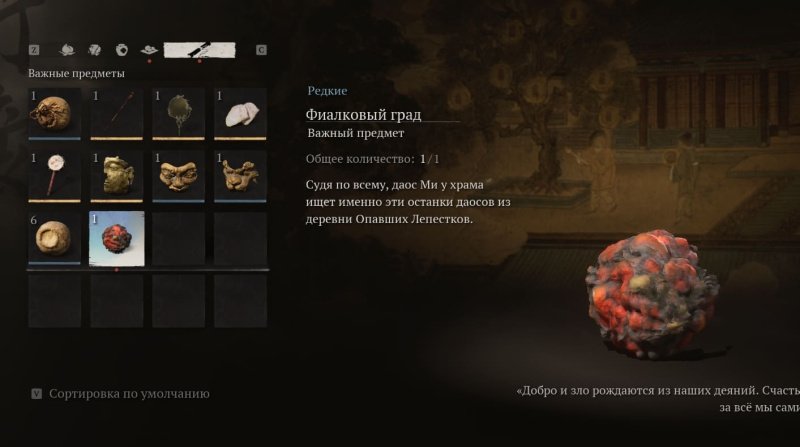Pick the rattle drum item slot
800x447 pixels.
(55, 176)
